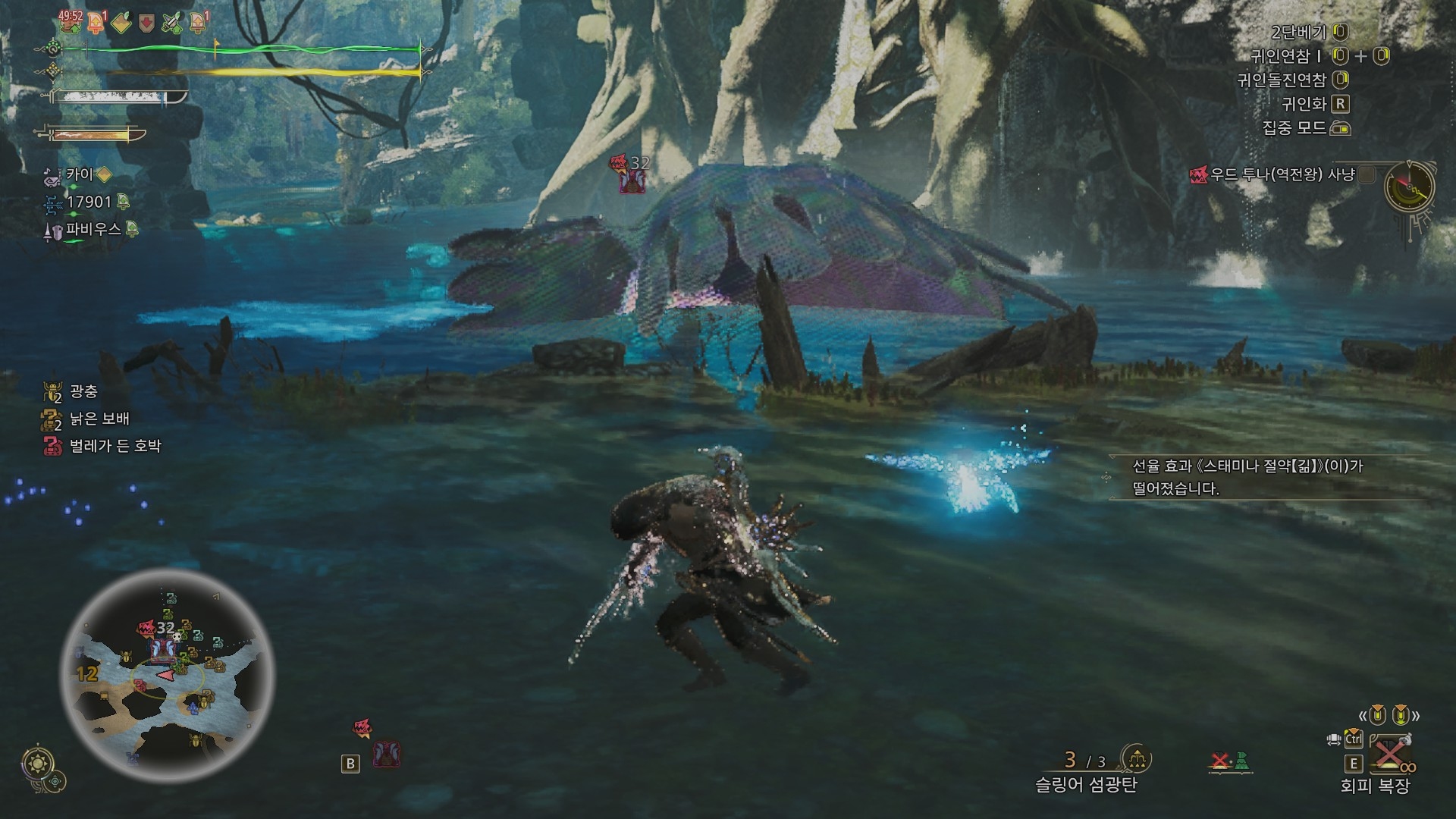
Task: Click the 벌레가 든 호박 notification entry
Action: (x=115, y=446)
